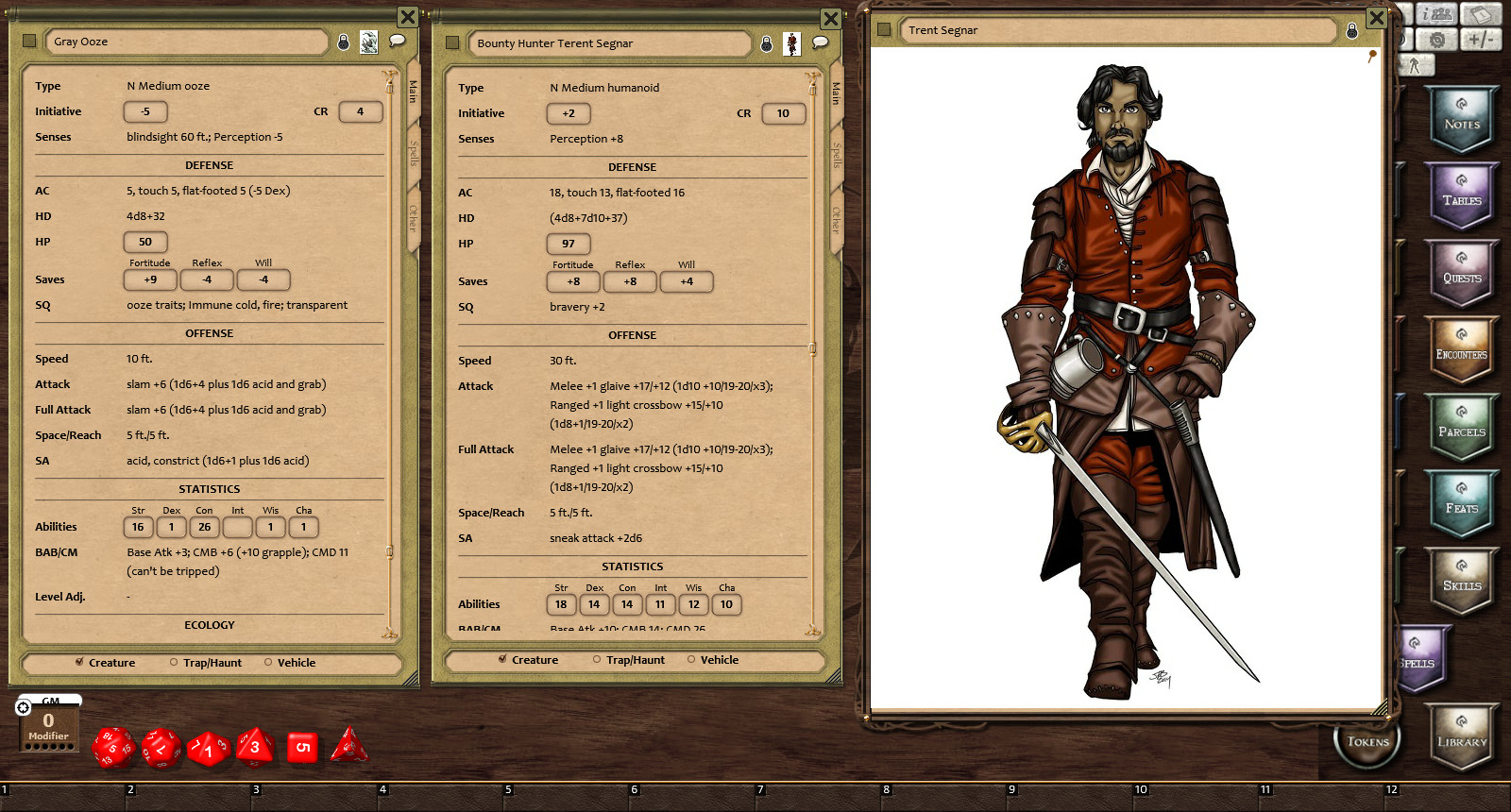Click the chat bubble icon on Gray Ooze sheet
The image size is (1511, 812).
[397, 41]
